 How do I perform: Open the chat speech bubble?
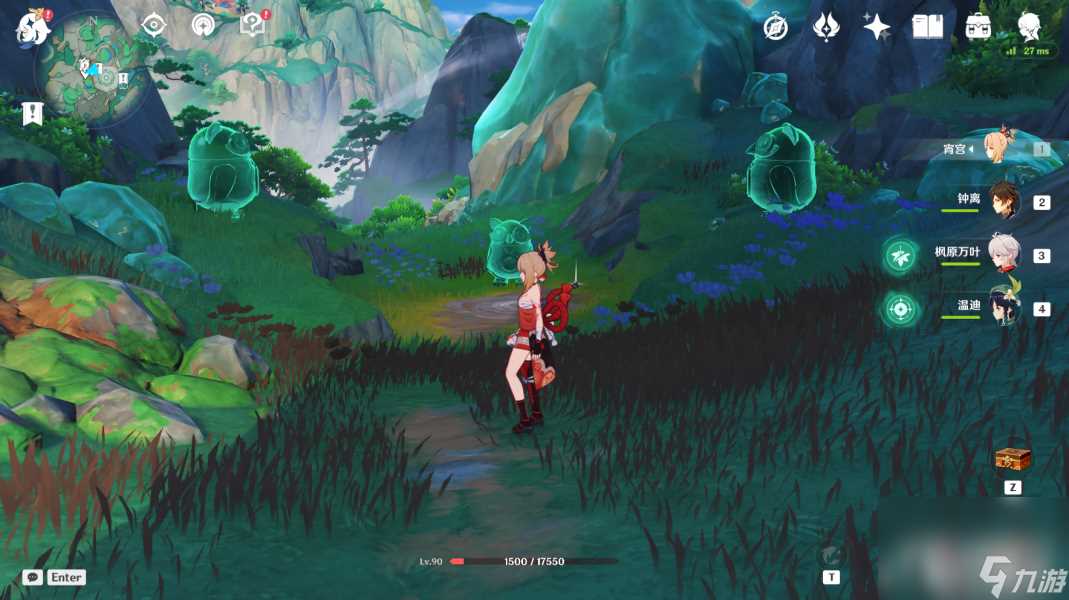tap(33, 577)
